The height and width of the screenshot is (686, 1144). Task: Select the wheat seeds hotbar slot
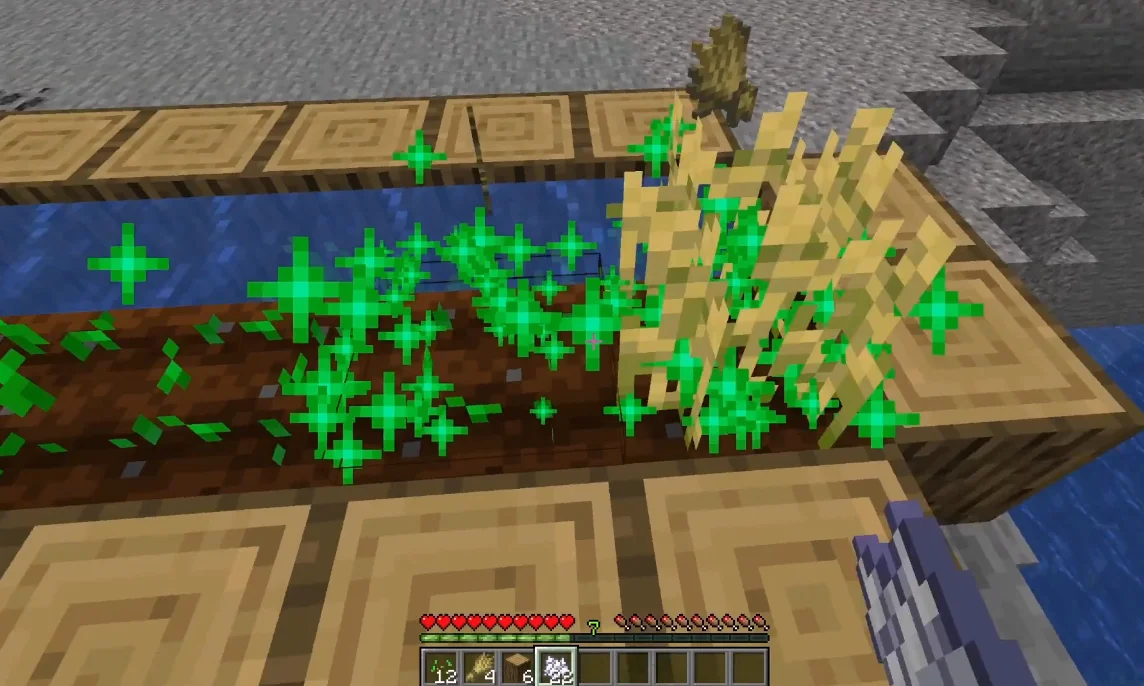(440, 667)
